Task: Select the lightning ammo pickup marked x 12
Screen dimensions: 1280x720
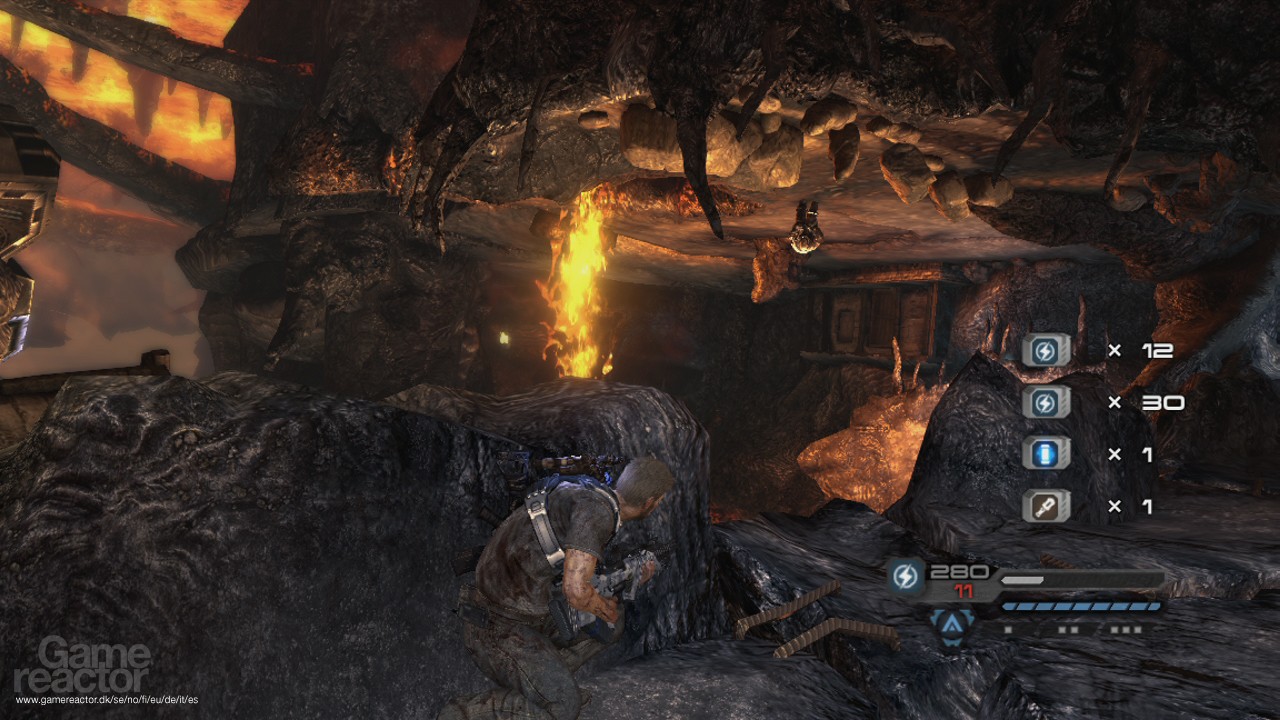Action: [x=1046, y=350]
